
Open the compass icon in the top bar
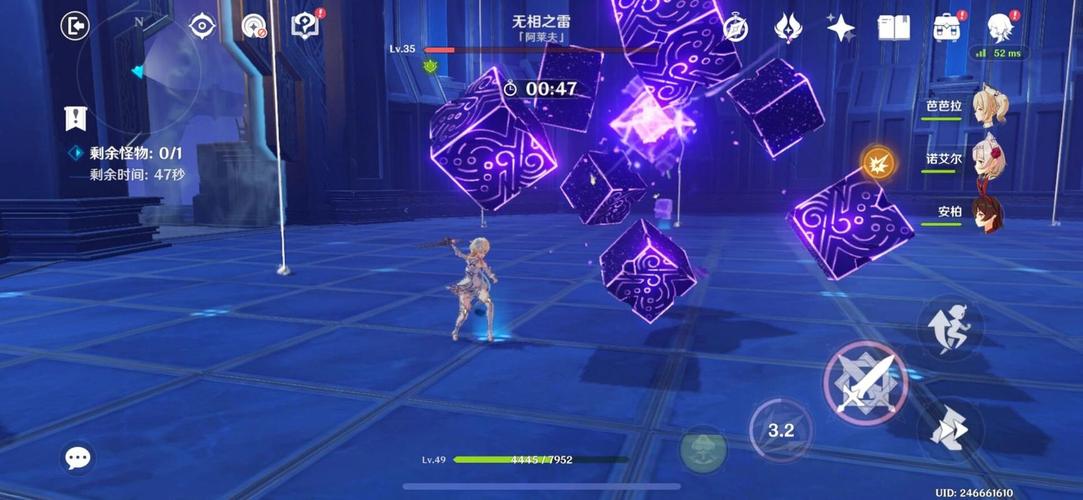tap(735, 28)
